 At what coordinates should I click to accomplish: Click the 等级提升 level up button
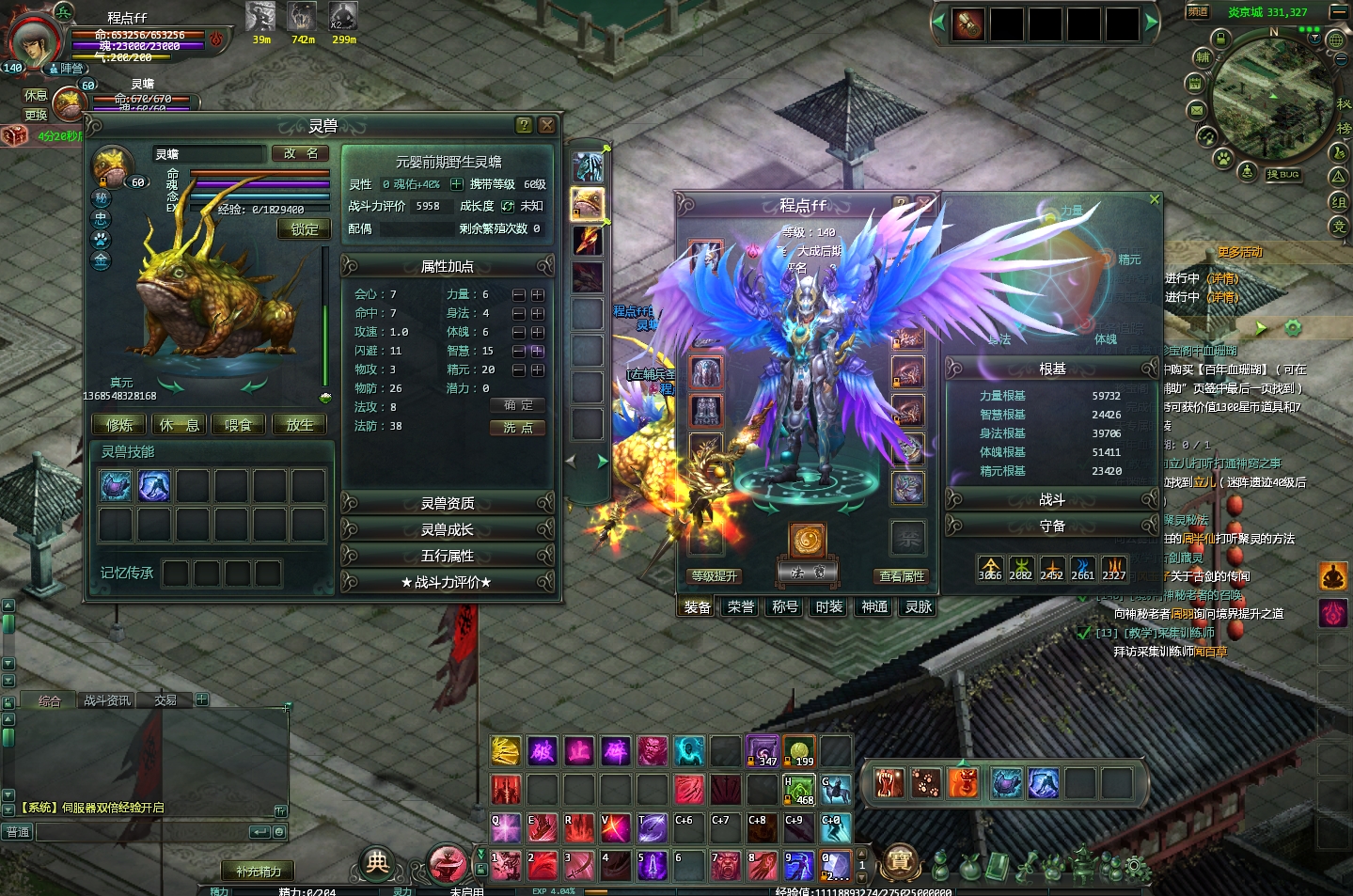tap(715, 575)
